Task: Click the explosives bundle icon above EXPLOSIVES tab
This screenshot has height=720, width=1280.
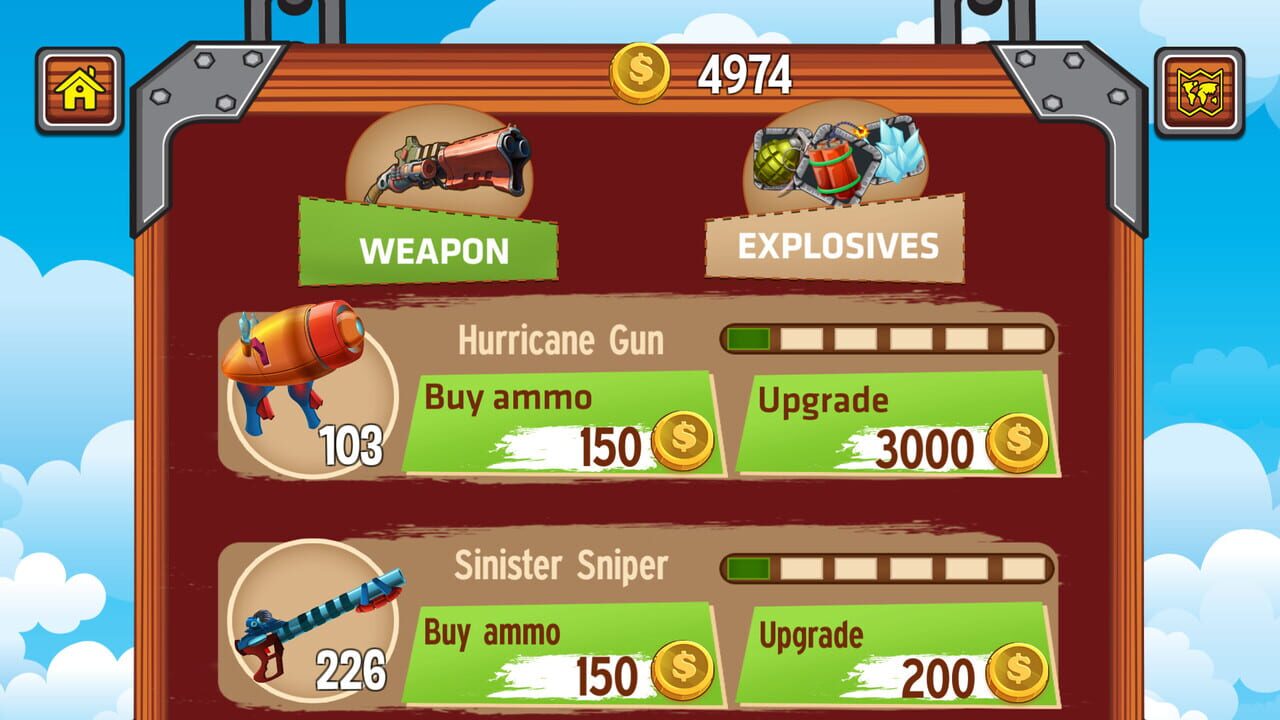Action: [x=840, y=160]
